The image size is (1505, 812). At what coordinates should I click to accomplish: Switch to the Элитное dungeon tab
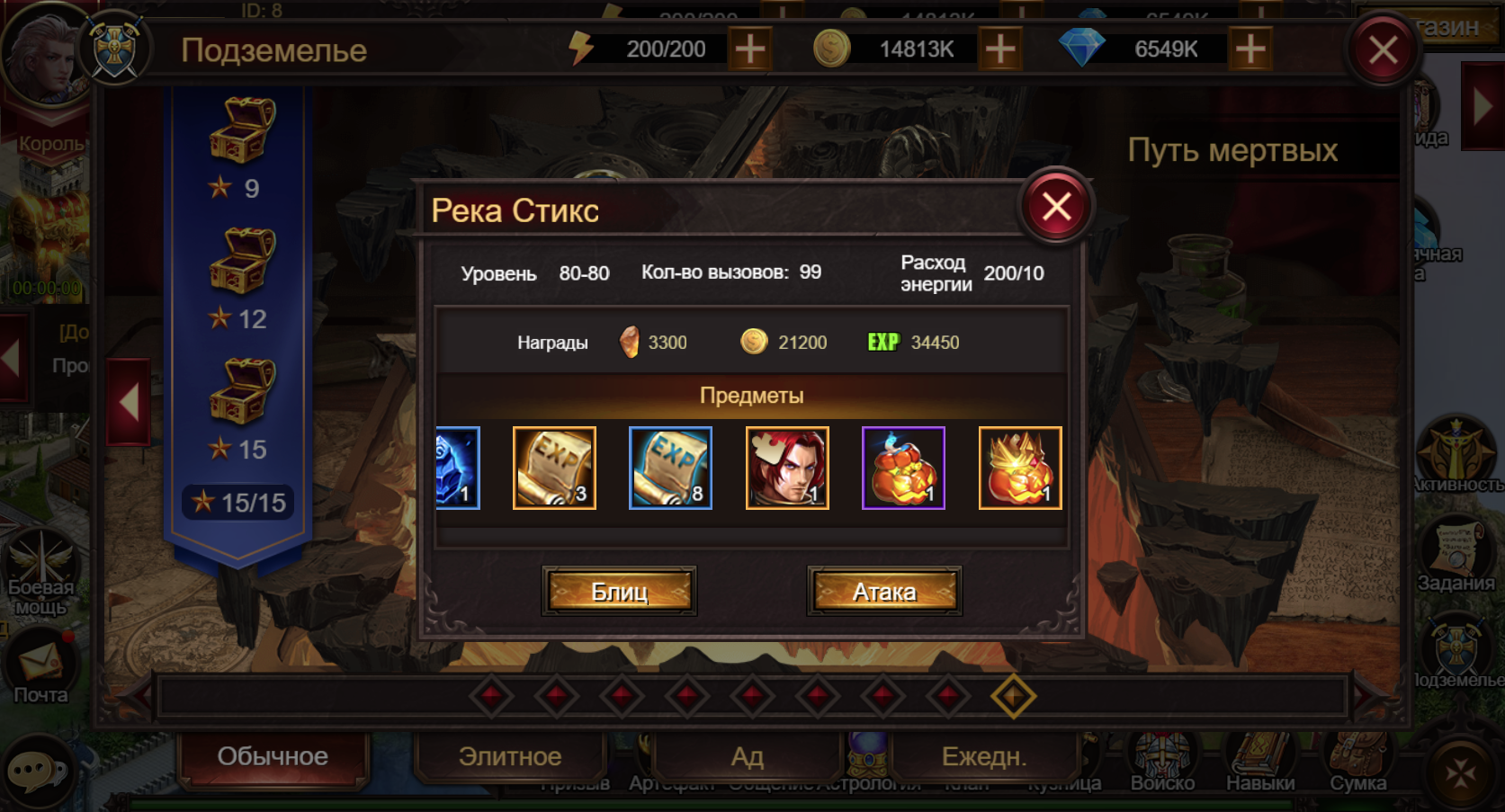click(x=510, y=756)
